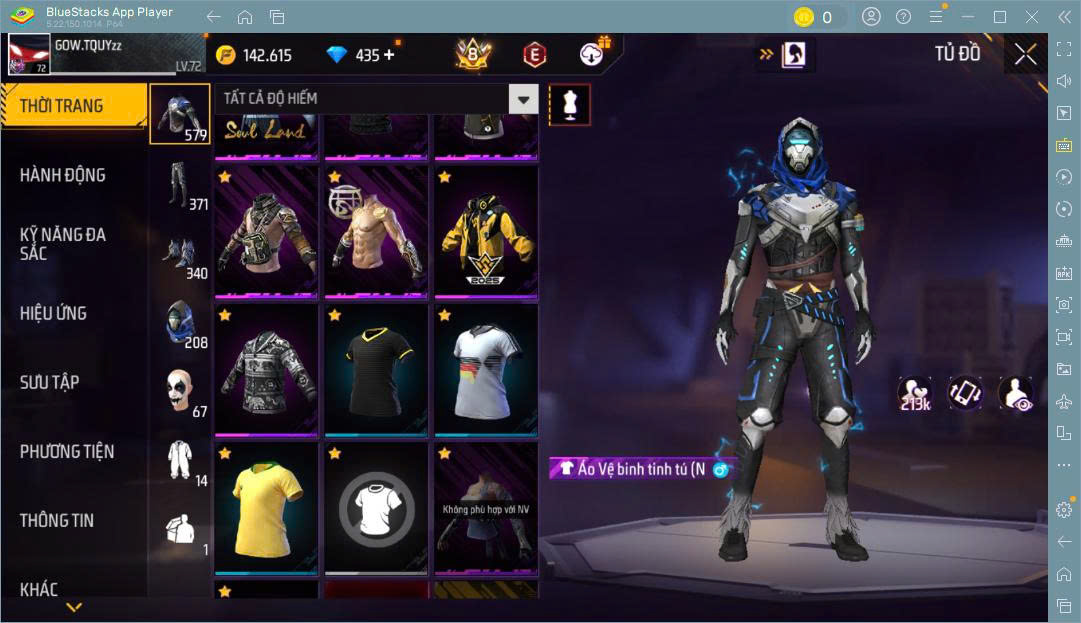Viewport: 1081px width, 623px height.
Task: Choose the white Germany-style jersey
Action: click(486, 372)
